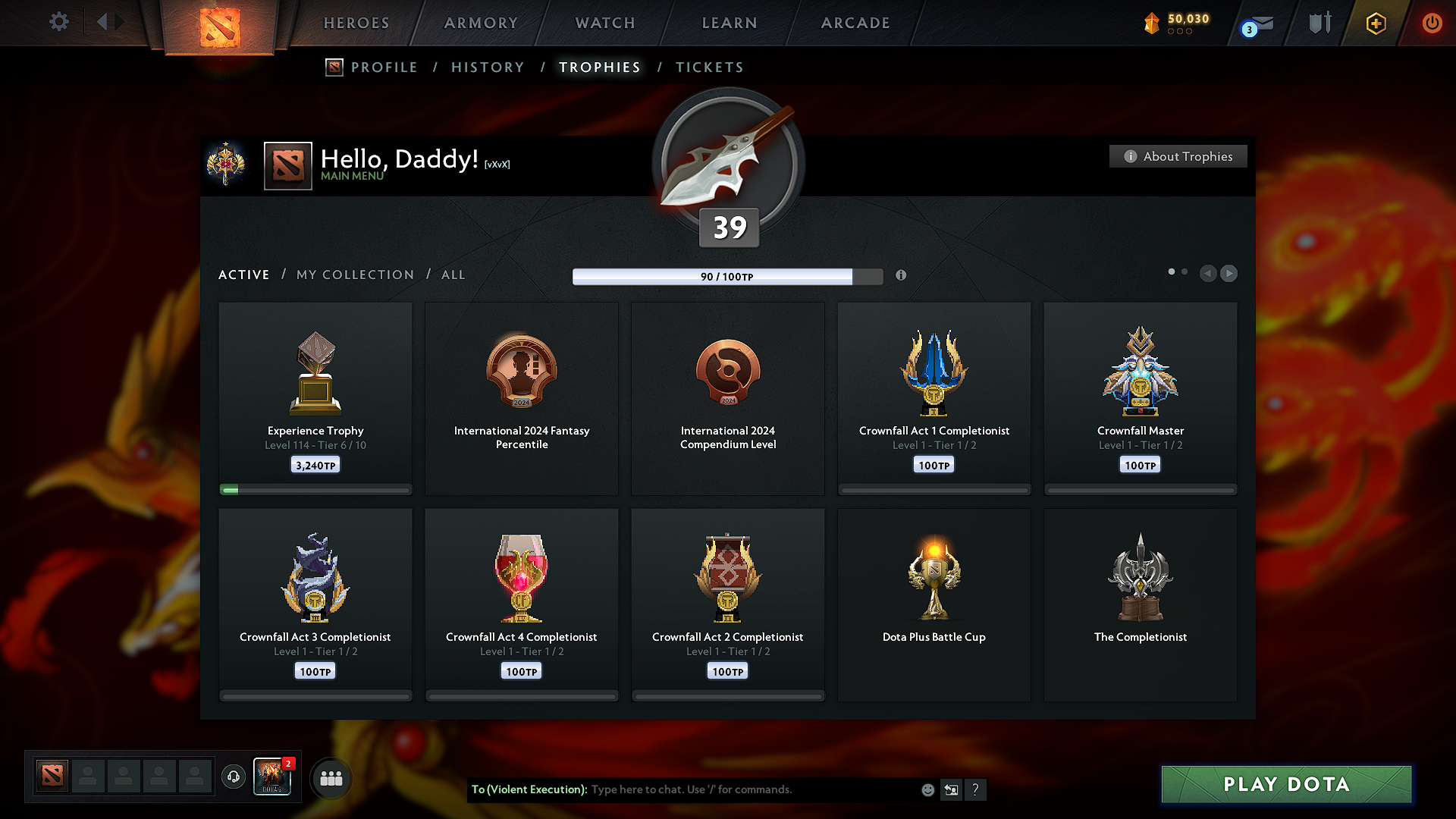The width and height of the screenshot is (1456, 819).
Task: Open the emoticon picker in chat
Action: 927,789
